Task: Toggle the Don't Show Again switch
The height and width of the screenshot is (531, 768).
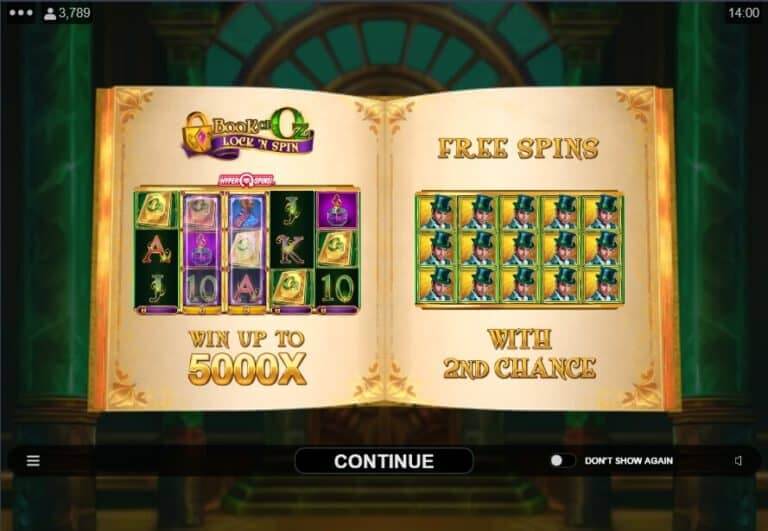Action: point(562,461)
